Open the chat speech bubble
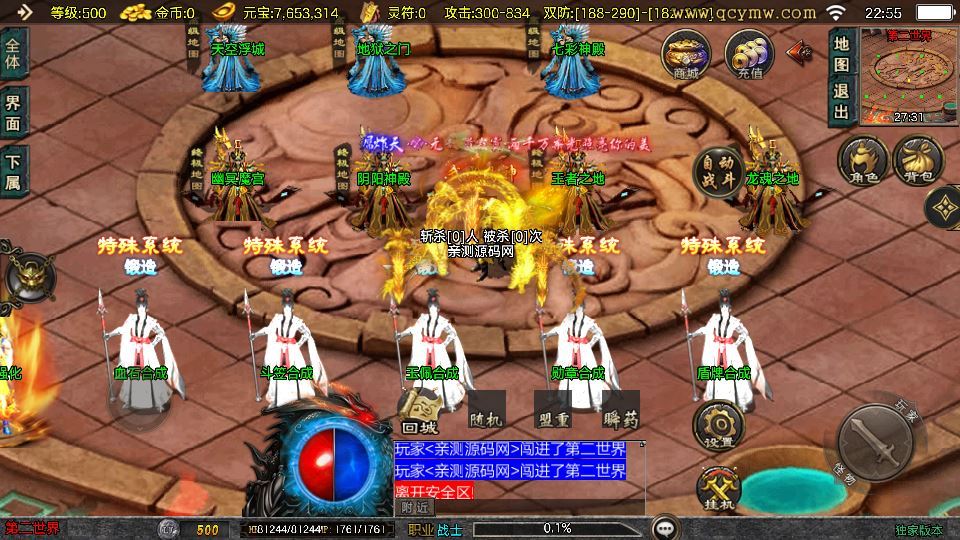The width and height of the screenshot is (960, 540). coord(663,527)
